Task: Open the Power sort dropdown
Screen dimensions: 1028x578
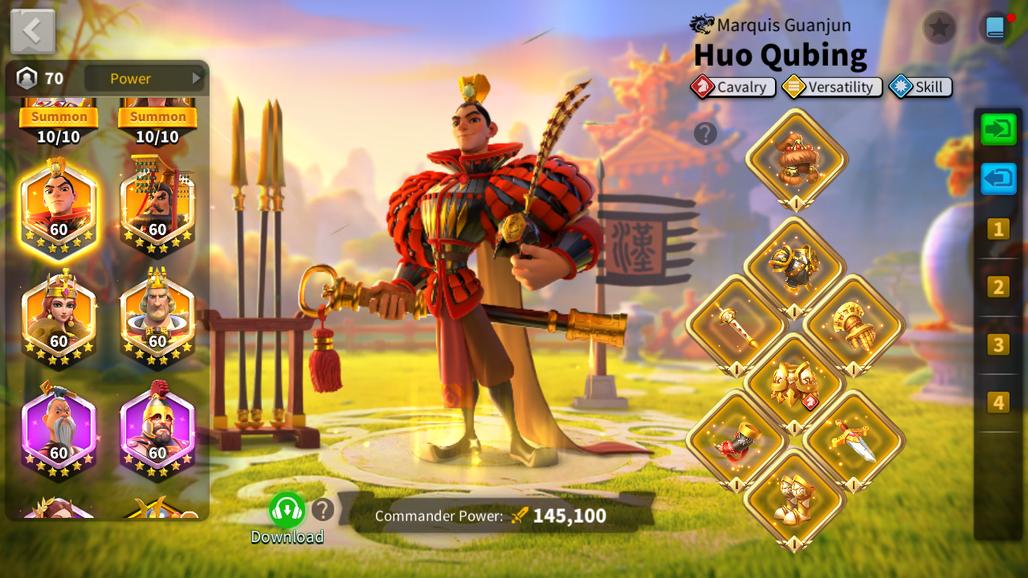Action: [x=143, y=78]
